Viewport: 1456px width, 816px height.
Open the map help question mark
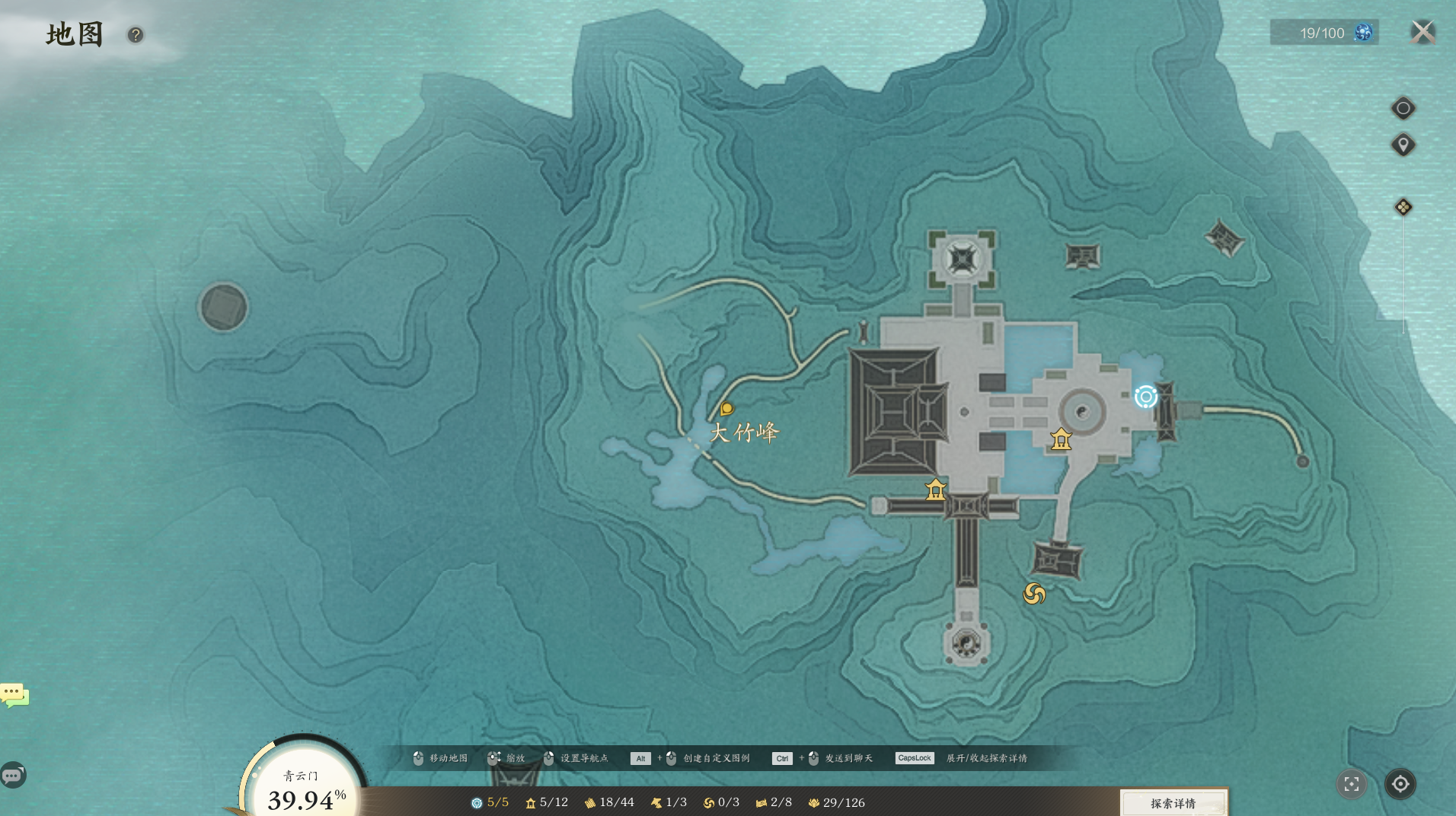(136, 35)
